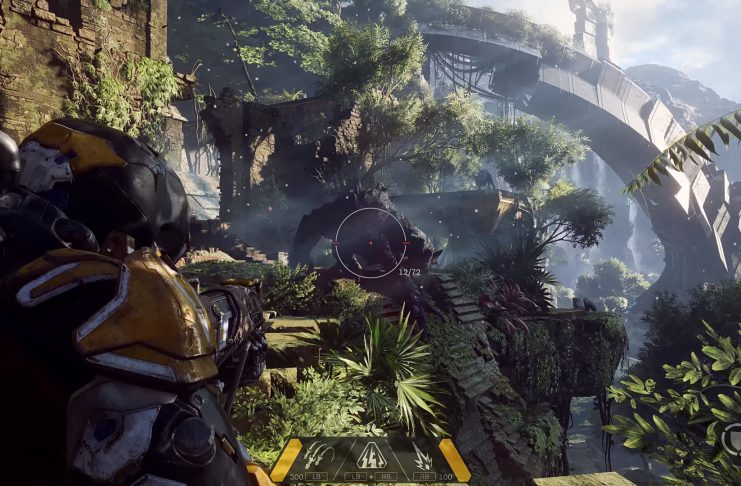Trigger the lightning triangle ultimate icon
This screenshot has width=741, height=486.
tap(370, 456)
